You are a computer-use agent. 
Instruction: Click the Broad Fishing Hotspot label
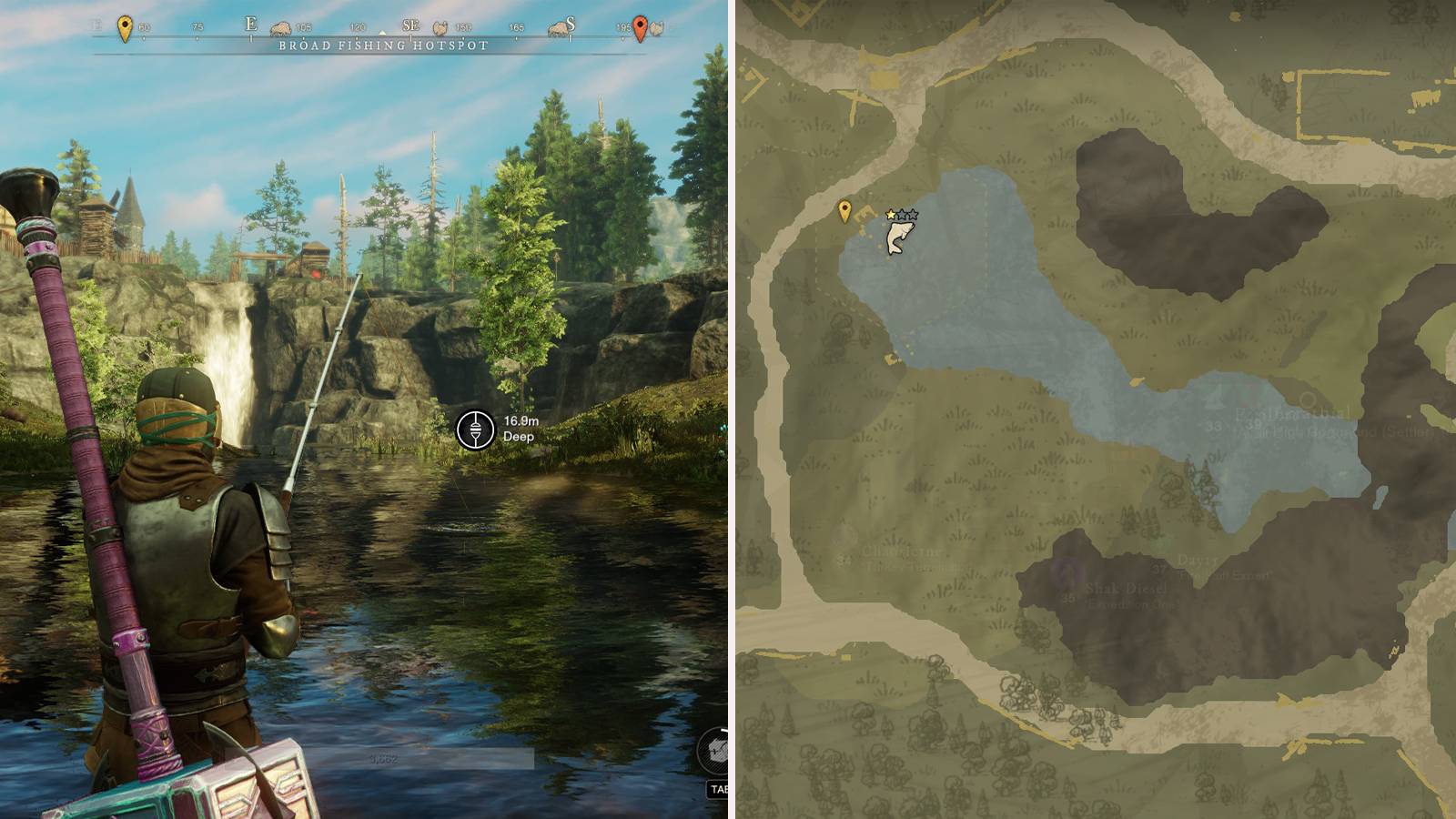[x=380, y=46]
